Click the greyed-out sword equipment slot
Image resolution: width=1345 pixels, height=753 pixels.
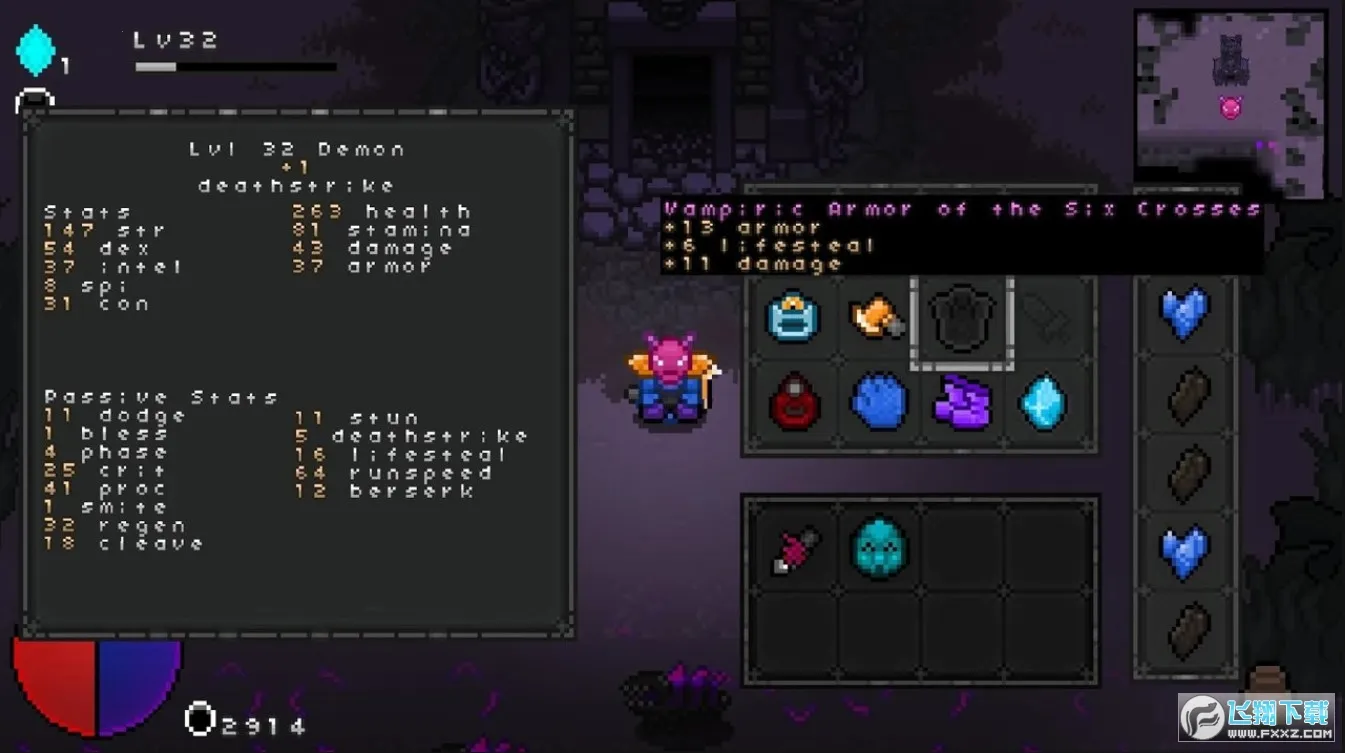tap(1045, 318)
